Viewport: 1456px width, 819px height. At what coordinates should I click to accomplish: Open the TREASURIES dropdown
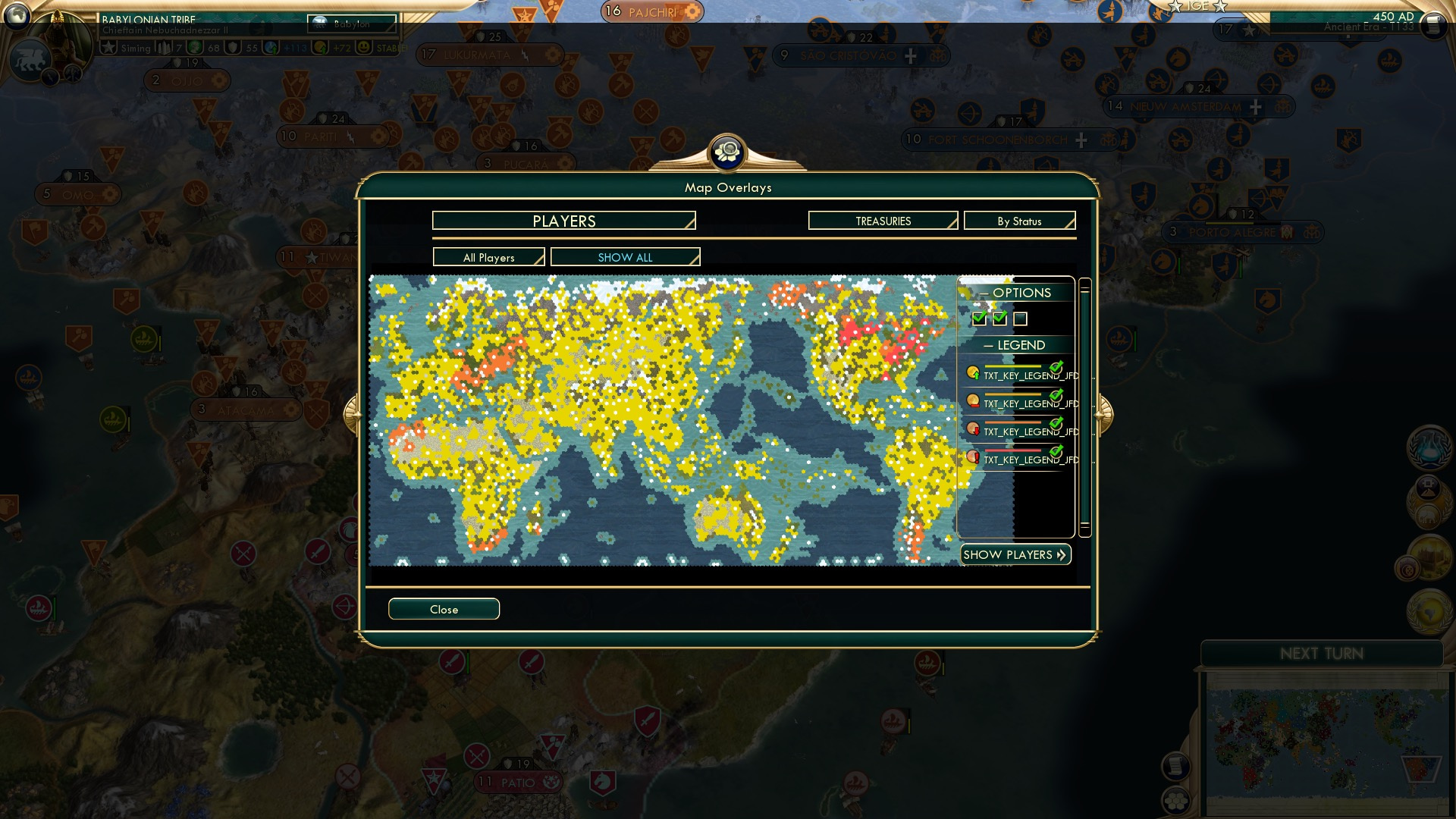coord(882,221)
